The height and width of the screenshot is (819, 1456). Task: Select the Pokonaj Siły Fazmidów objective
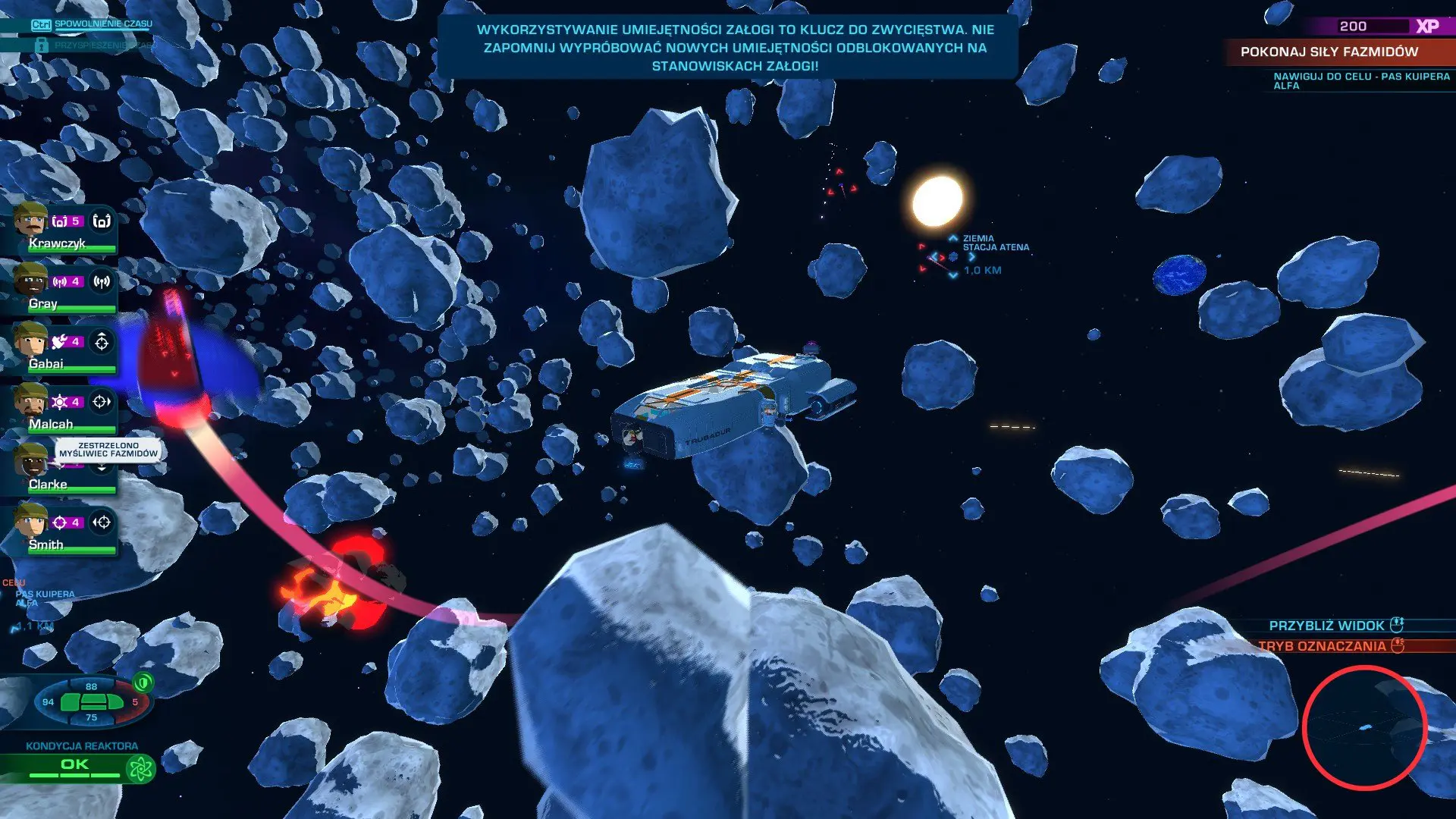[x=1329, y=52]
